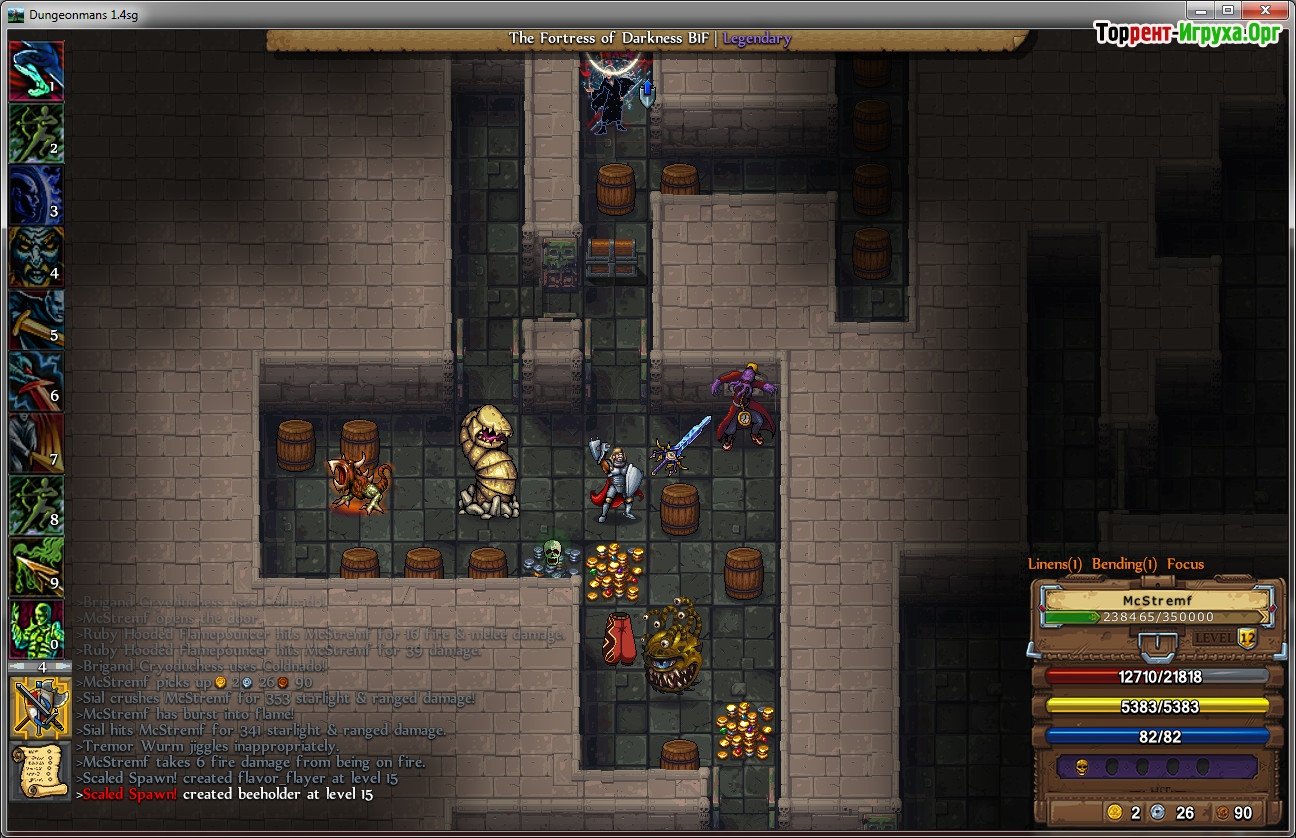This screenshot has height=838, width=1296.
Task: Use the lightning sword ability in slot 6
Action: [36, 381]
